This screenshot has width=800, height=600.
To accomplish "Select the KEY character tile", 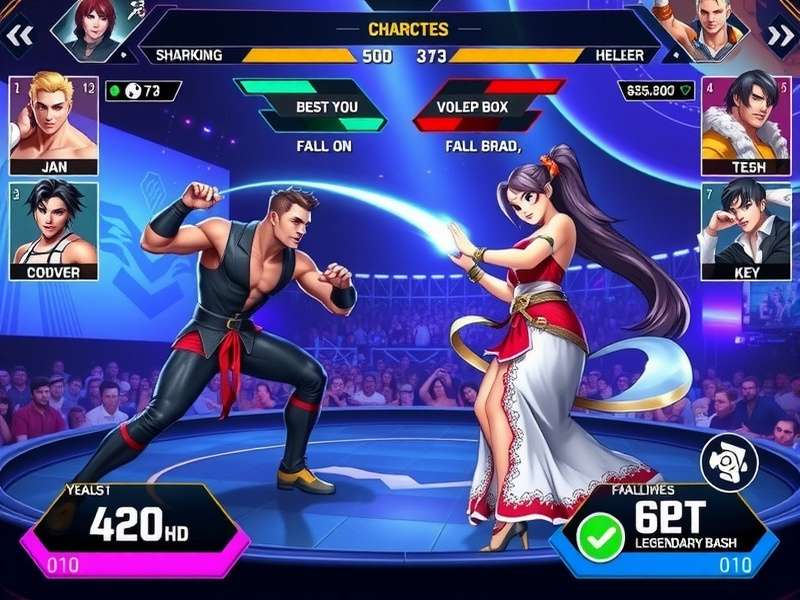I will coord(746,230).
